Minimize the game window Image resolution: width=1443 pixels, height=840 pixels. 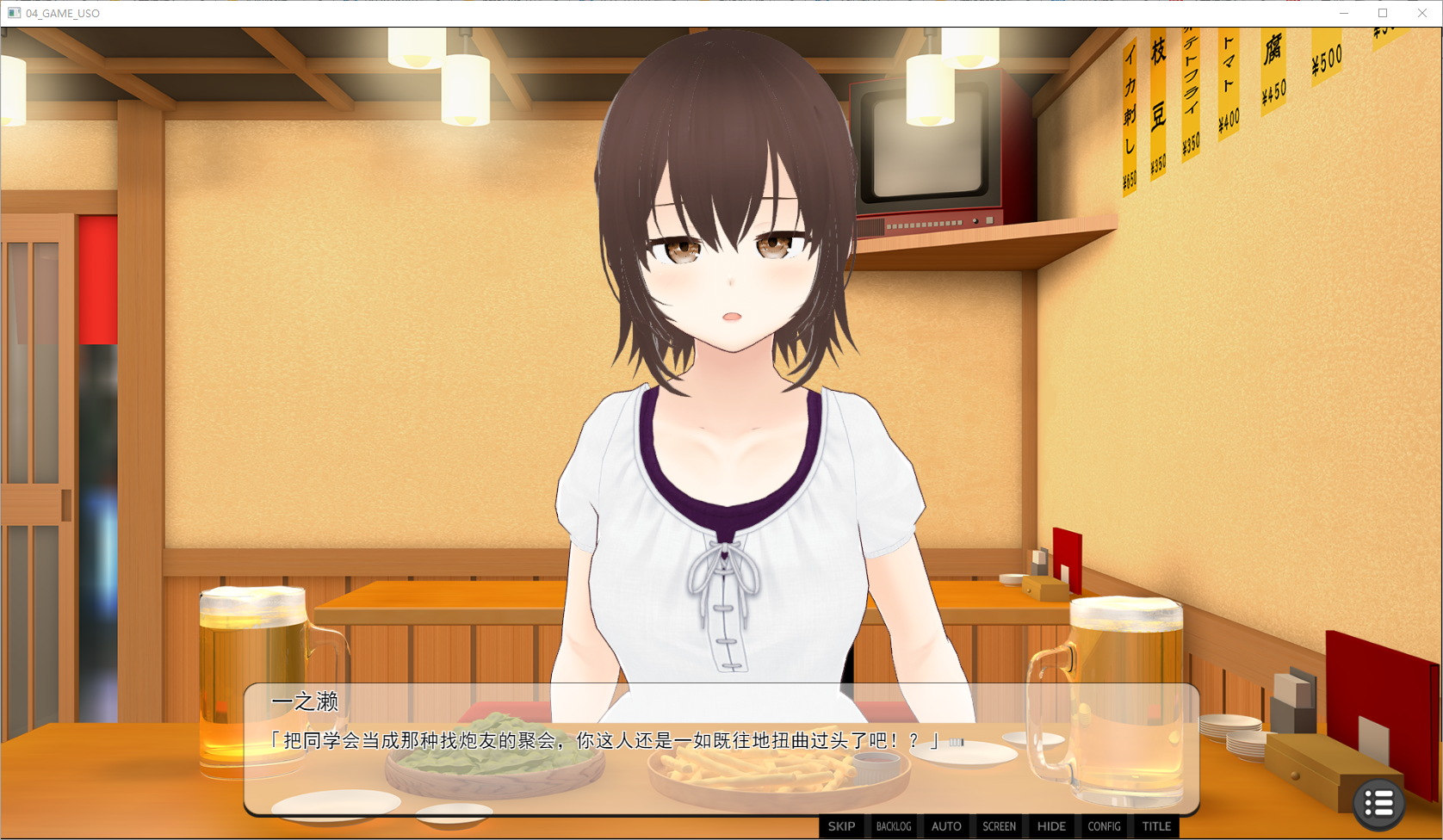(1343, 13)
